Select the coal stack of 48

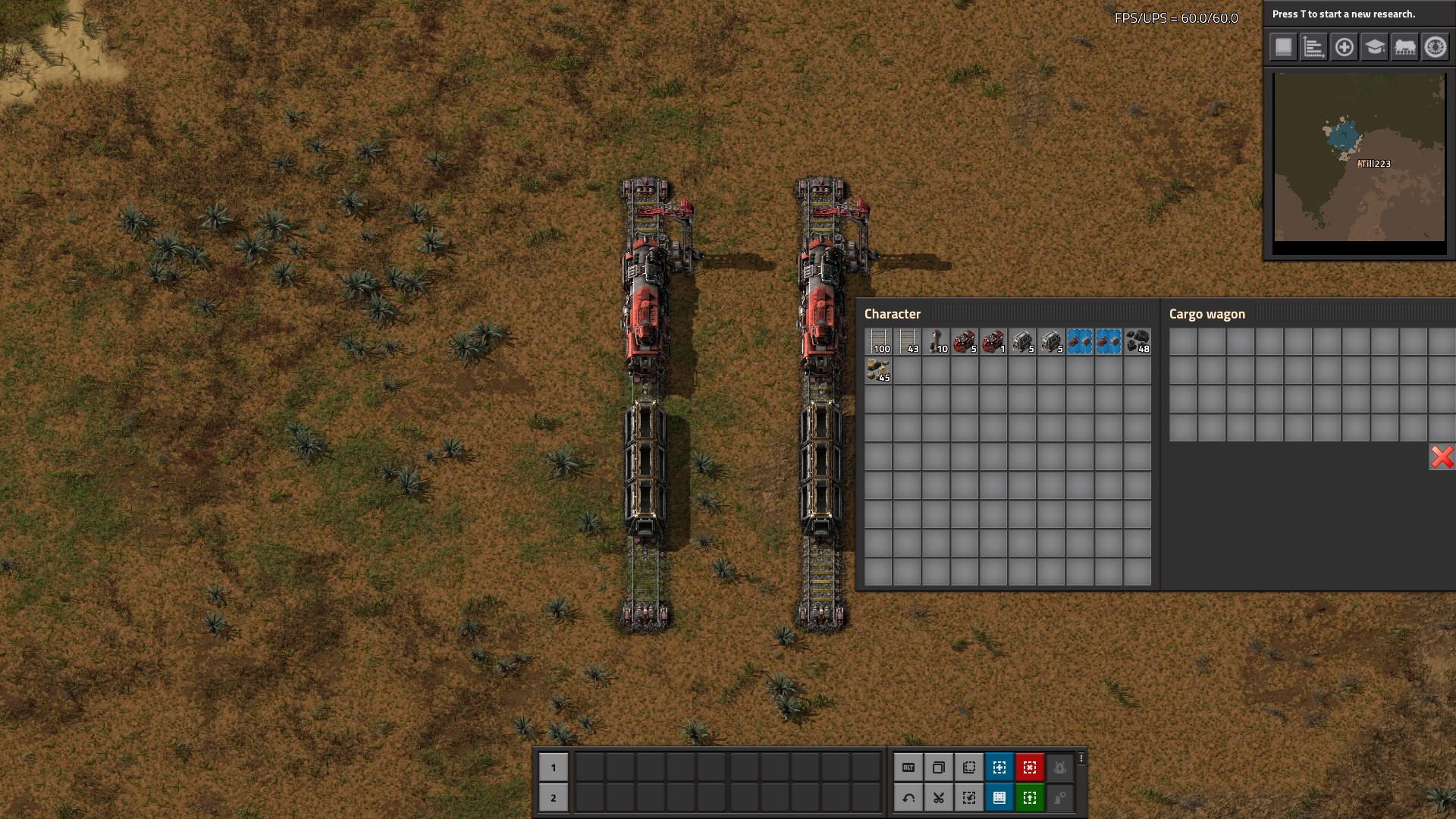coord(1137,342)
